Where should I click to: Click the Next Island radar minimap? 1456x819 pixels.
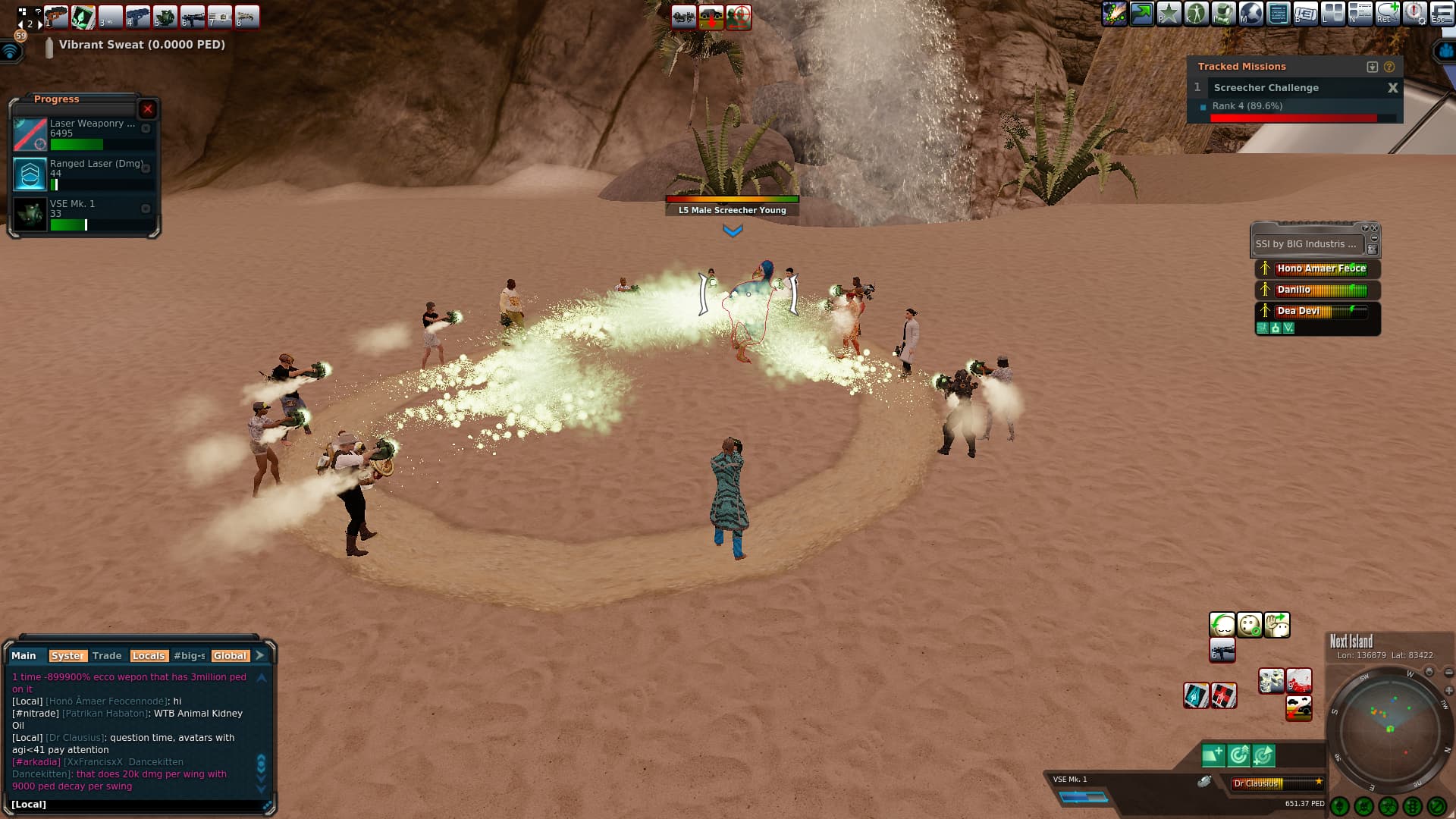pyautogui.click(x=1389, y=732)
